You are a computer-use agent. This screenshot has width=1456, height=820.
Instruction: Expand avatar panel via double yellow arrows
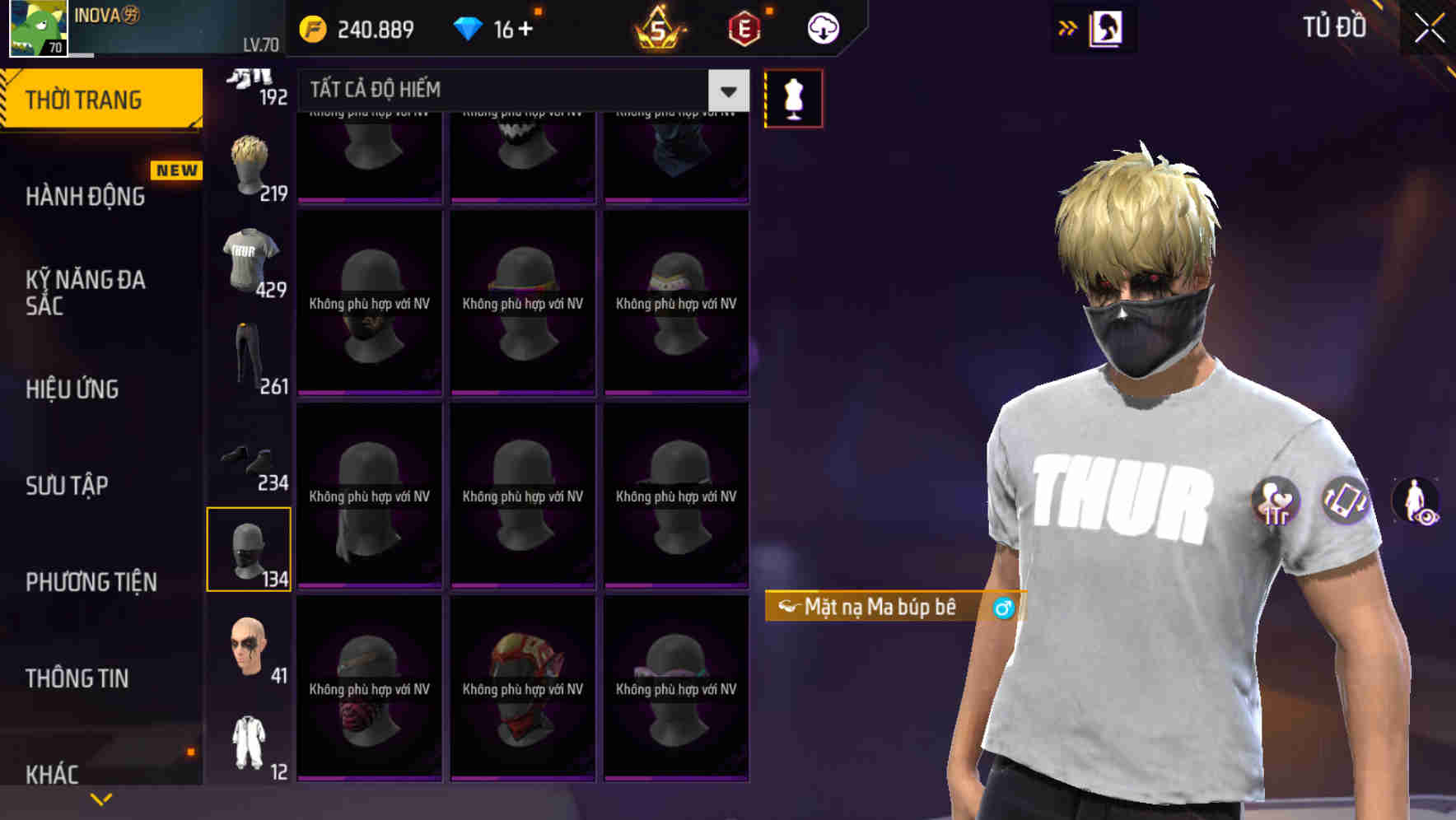1067,27
